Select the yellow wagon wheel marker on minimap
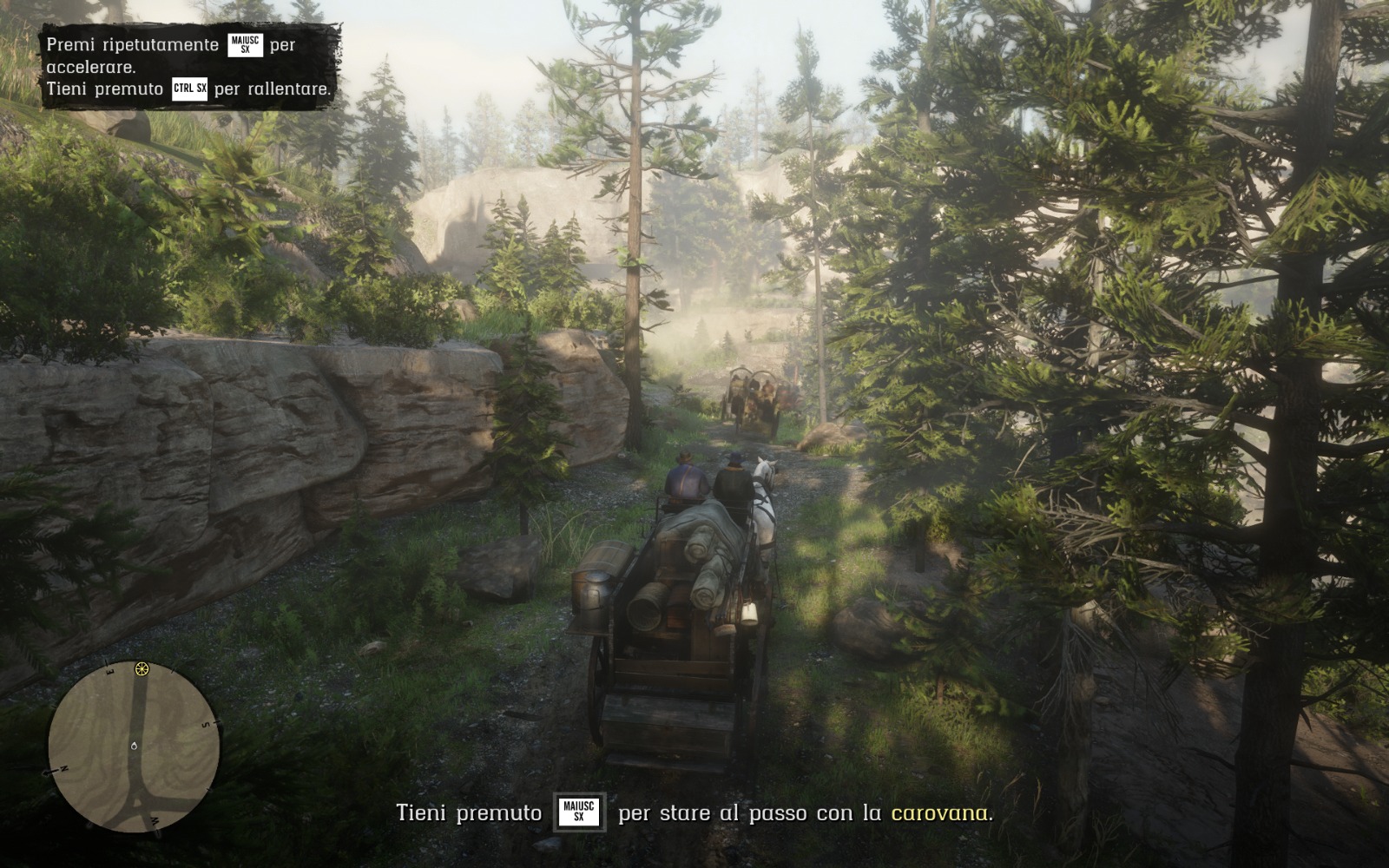Viewport: 1389px width, 868px height. point(142,669)
